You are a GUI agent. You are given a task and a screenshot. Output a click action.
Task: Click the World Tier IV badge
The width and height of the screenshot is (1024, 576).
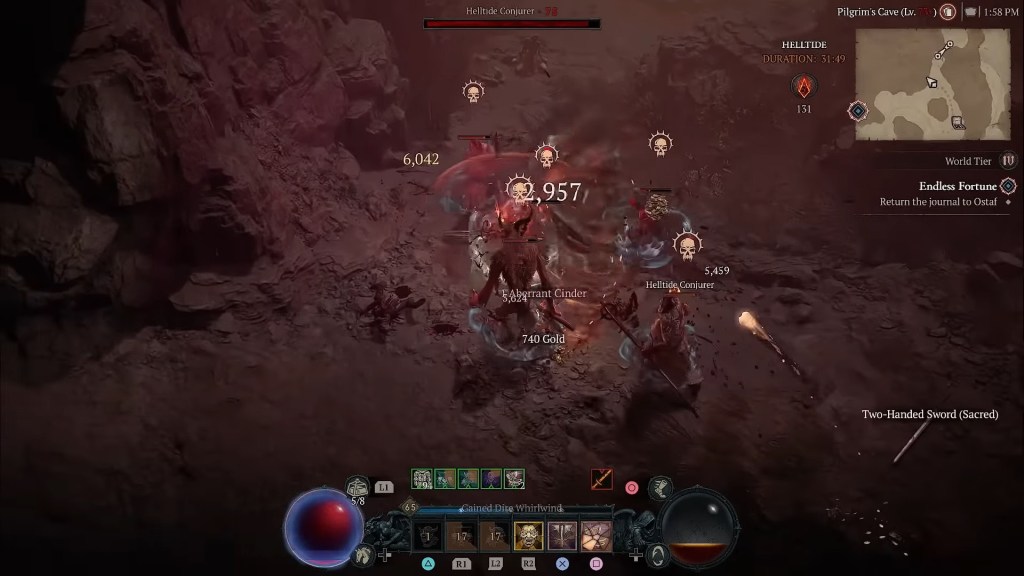tap(1008, 160)
